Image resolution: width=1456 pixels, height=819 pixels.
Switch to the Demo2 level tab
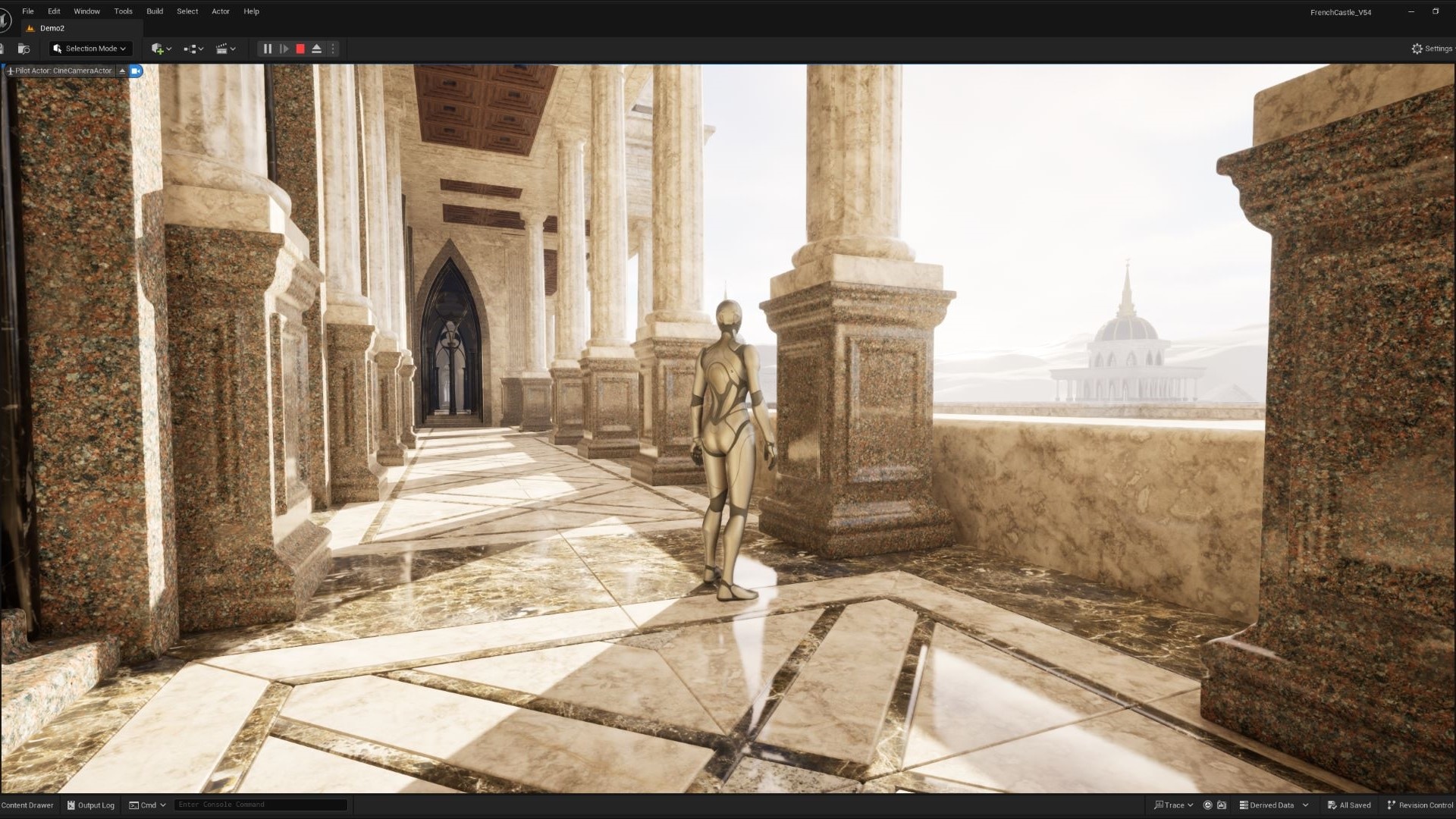tap(53, 28)
